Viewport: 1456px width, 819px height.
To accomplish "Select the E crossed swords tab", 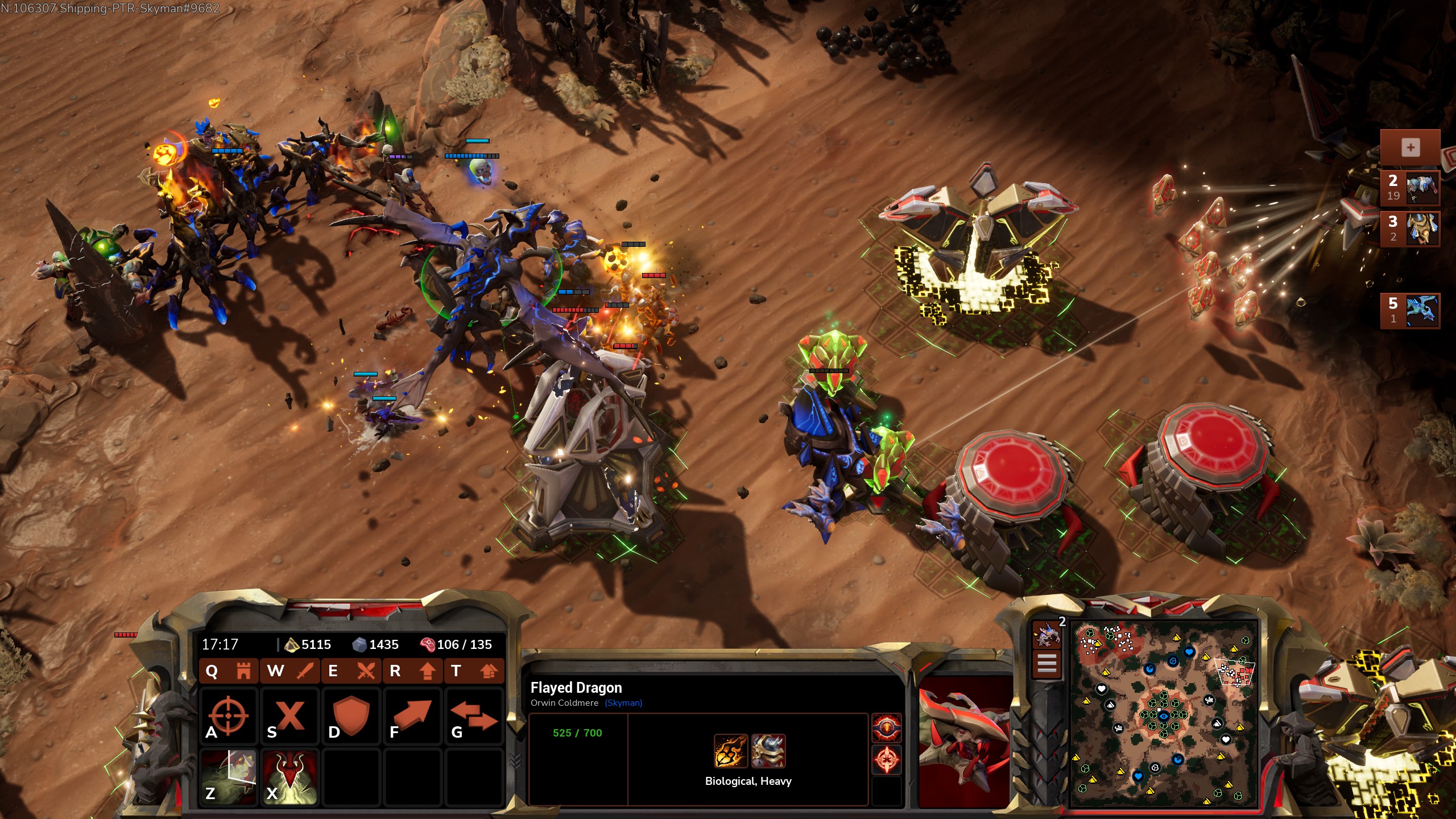I will click(x=352, y=671).
